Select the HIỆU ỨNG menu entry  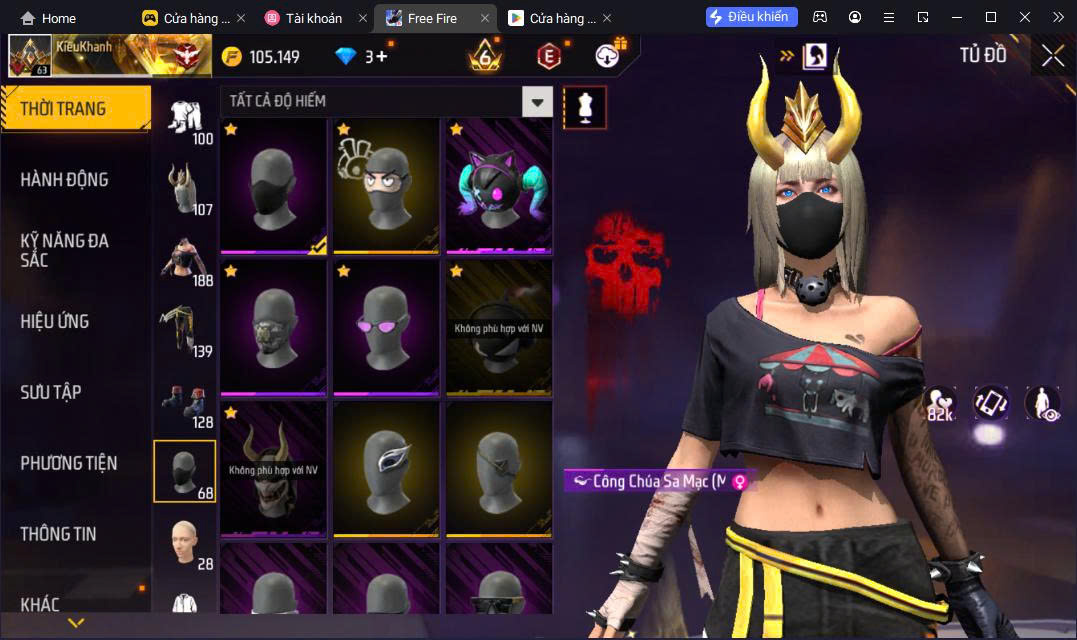(x=56, y=321)
